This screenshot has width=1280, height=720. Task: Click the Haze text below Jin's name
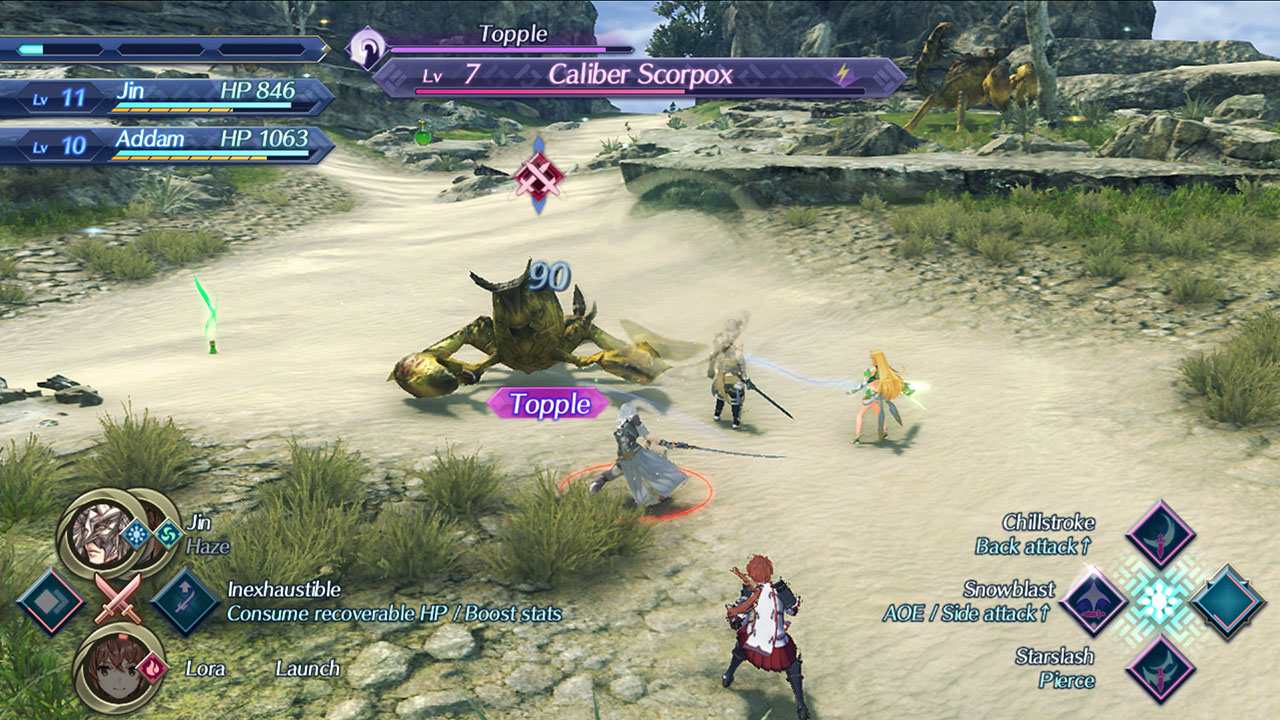pyautogui.click(x=207, y=547)
